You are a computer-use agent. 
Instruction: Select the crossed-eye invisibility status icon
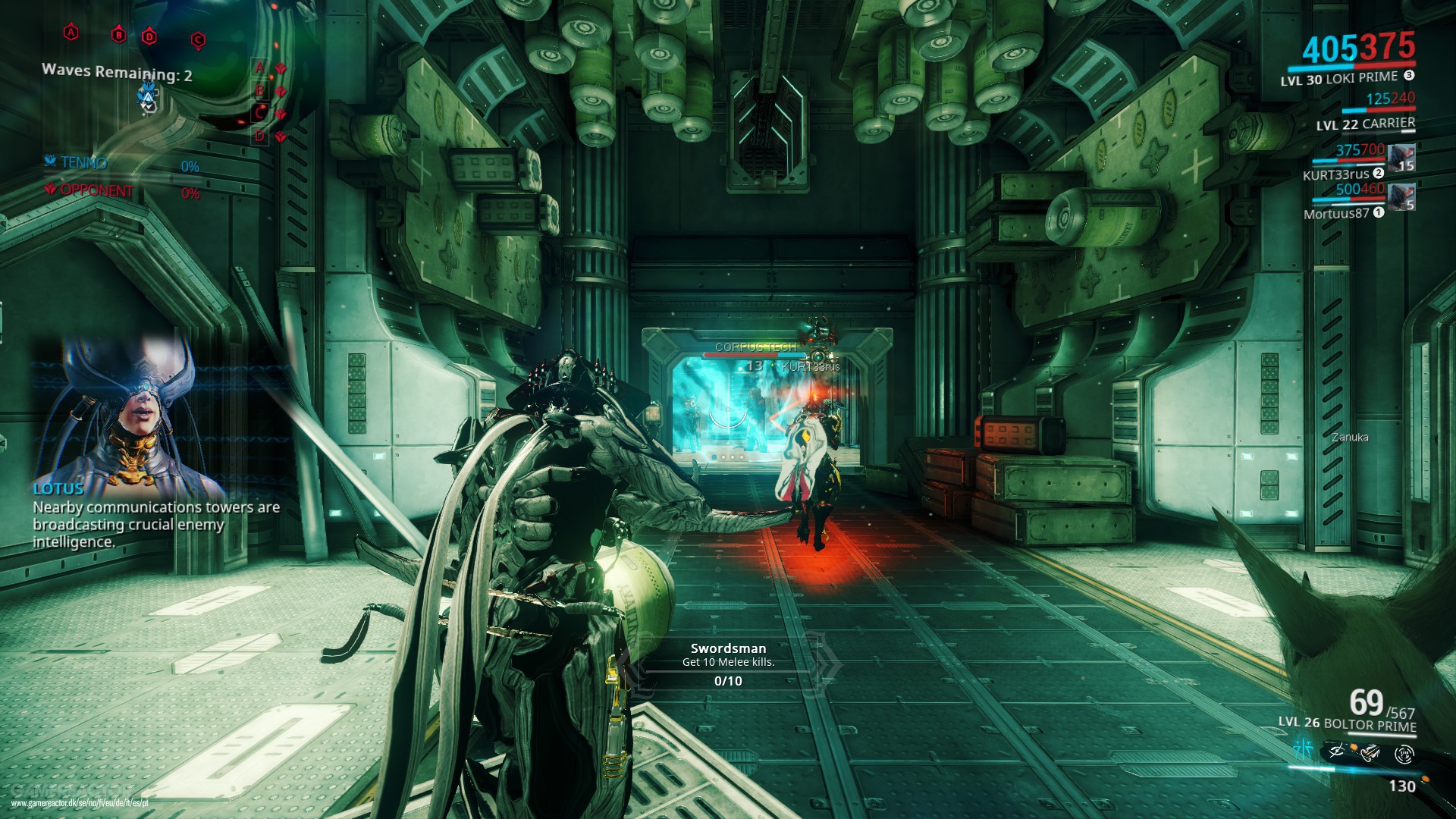pos(1336,752)
